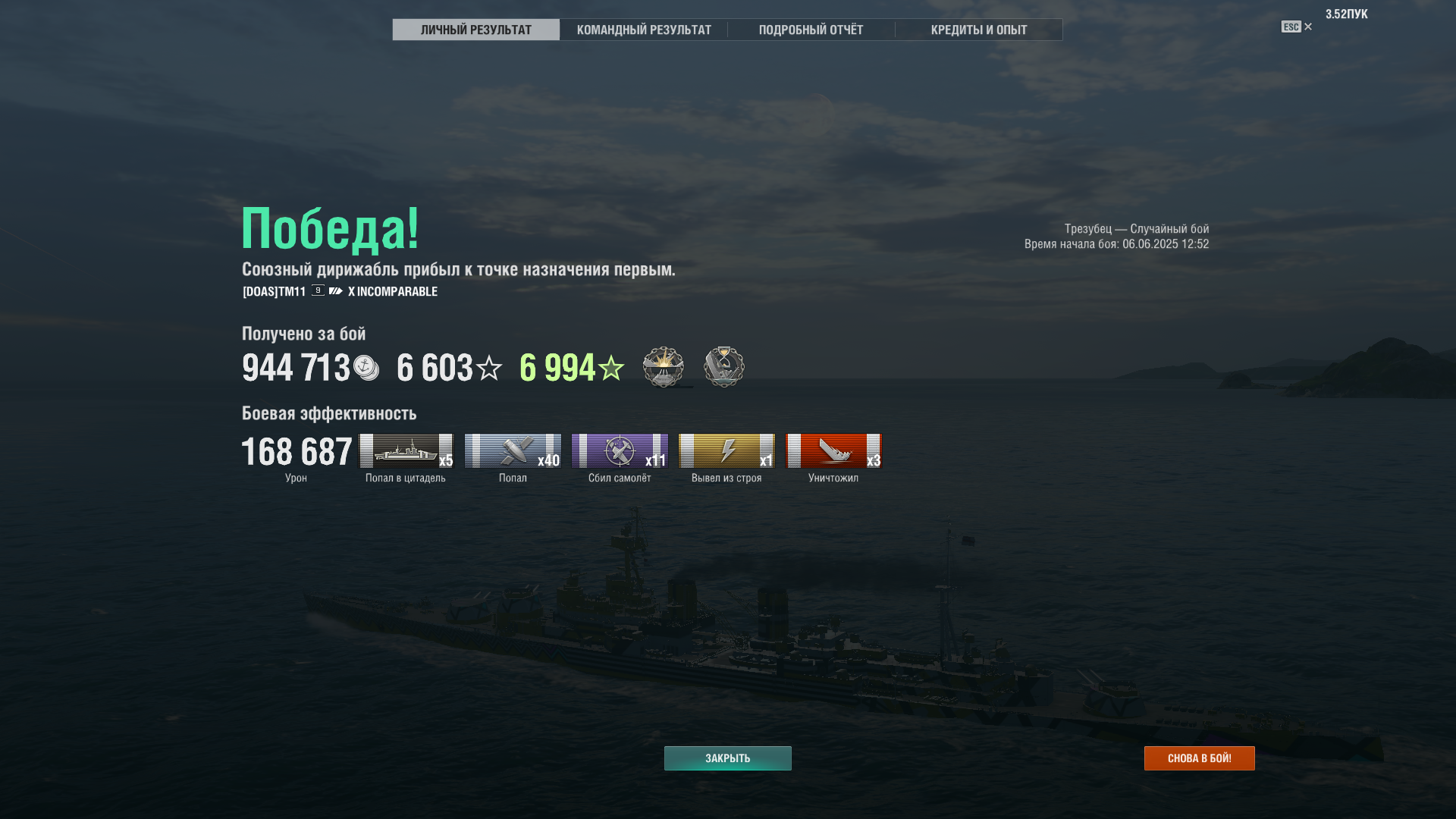Inspect the hourglass achievement medal
This screenshot has height=819, width=1456.
tap(724, 367)
